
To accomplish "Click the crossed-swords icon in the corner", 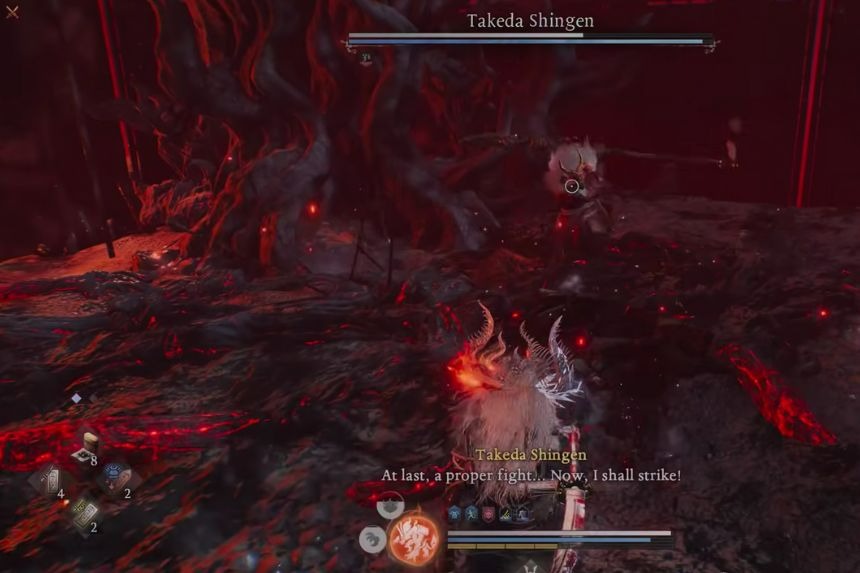I will coord(12,12).
